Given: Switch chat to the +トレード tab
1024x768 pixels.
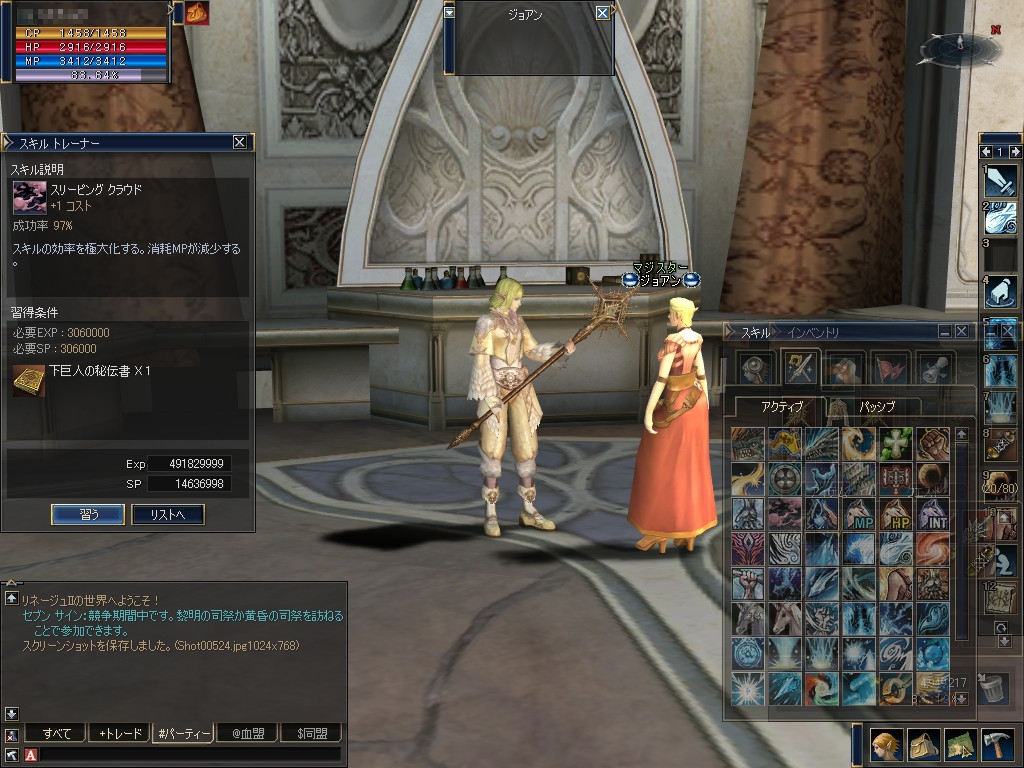Looking at the screenshot, I should (119, 733).
